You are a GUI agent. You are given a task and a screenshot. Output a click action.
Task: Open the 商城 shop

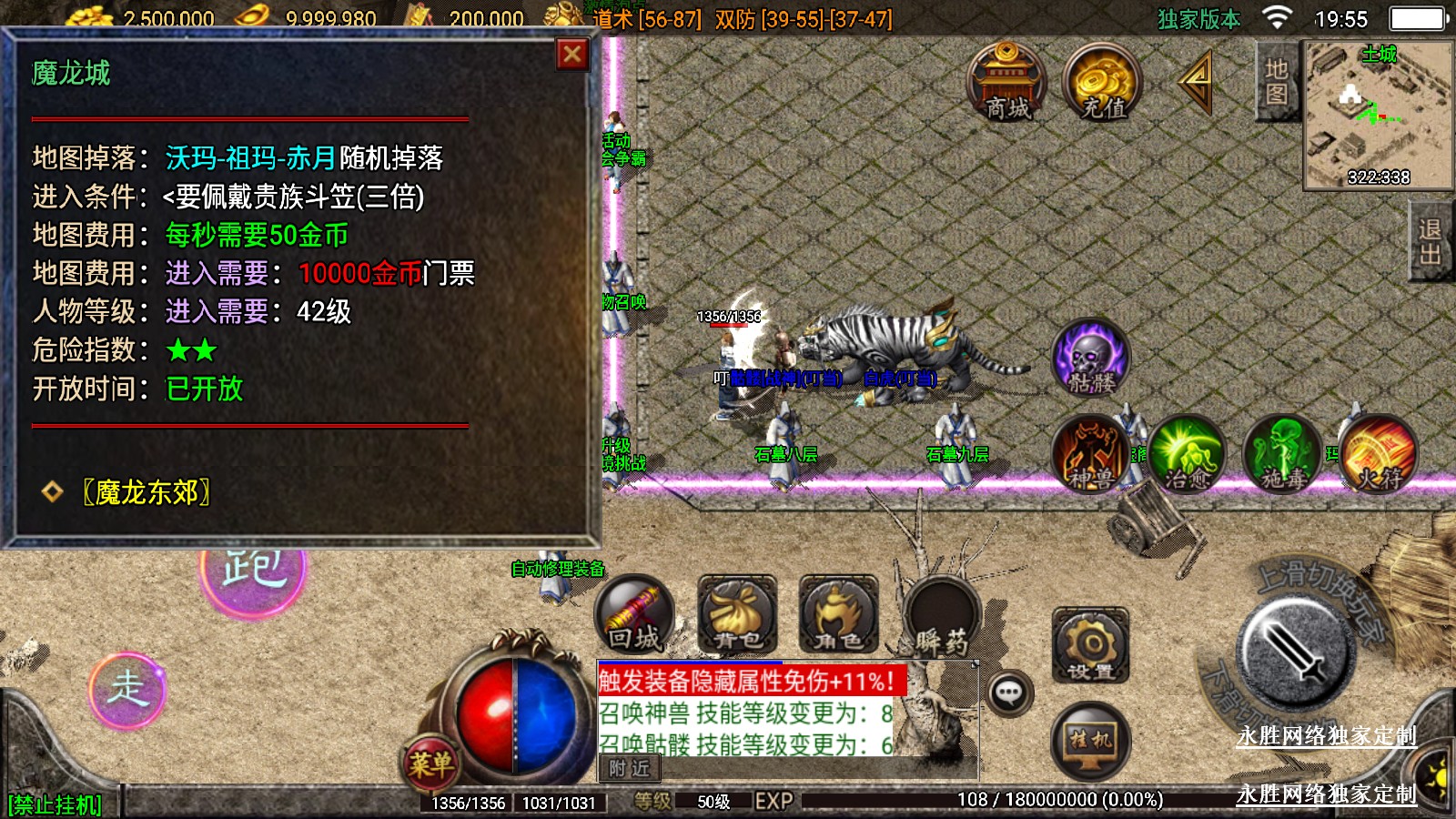[x=1006, y=82]
